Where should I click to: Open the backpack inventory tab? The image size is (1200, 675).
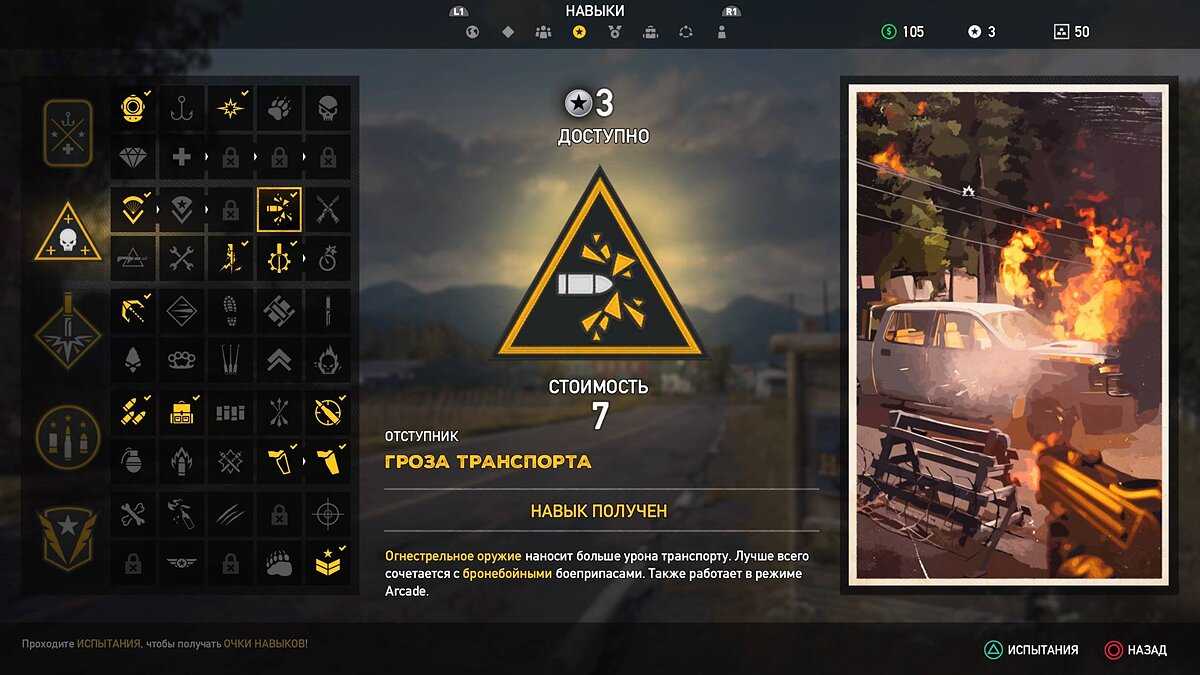pos(650,32)
